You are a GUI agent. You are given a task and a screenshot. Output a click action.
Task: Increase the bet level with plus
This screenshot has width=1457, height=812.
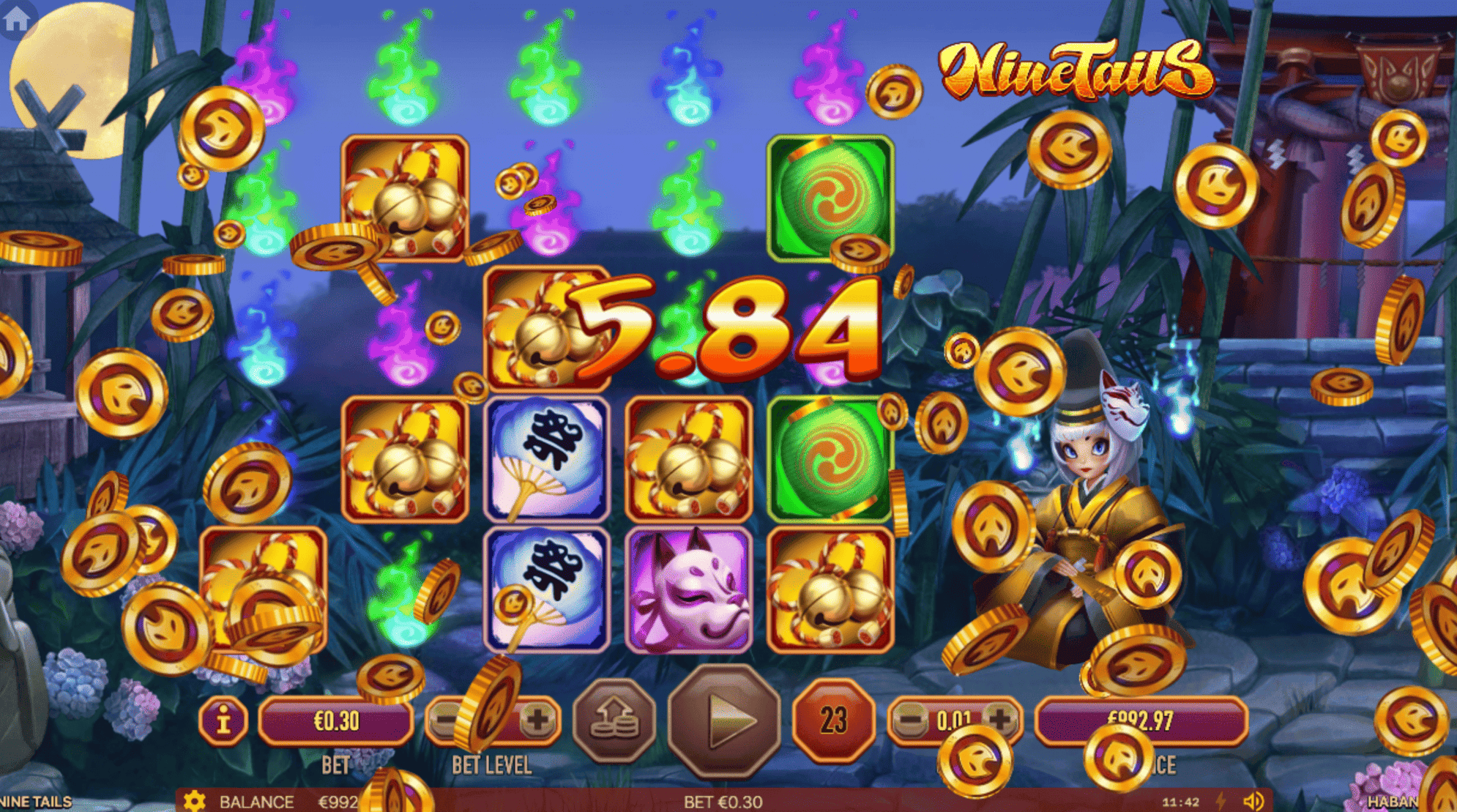click(537, 720)
